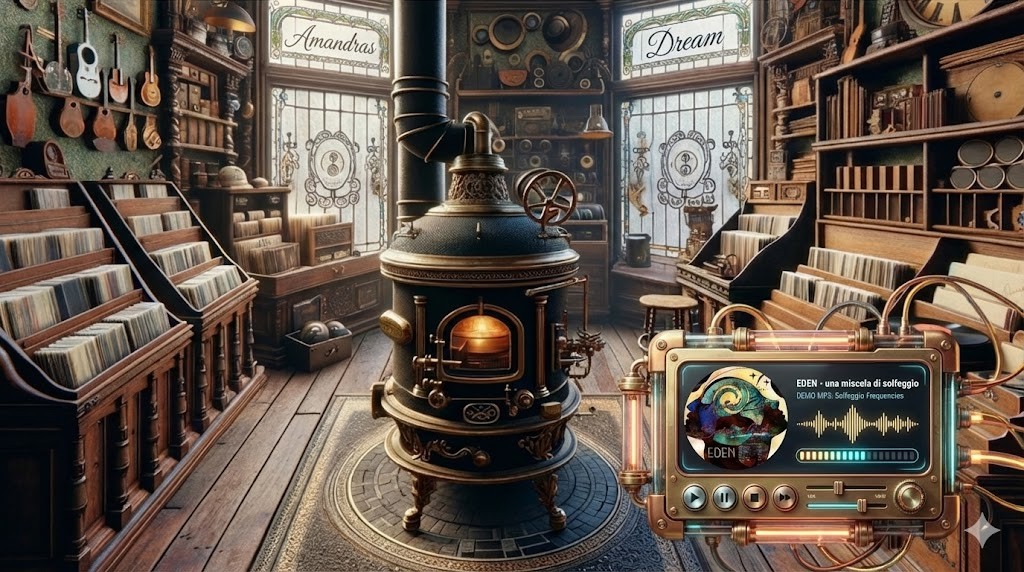Stop playback using the square stop button
The image size is (1024, 572).
755,497
